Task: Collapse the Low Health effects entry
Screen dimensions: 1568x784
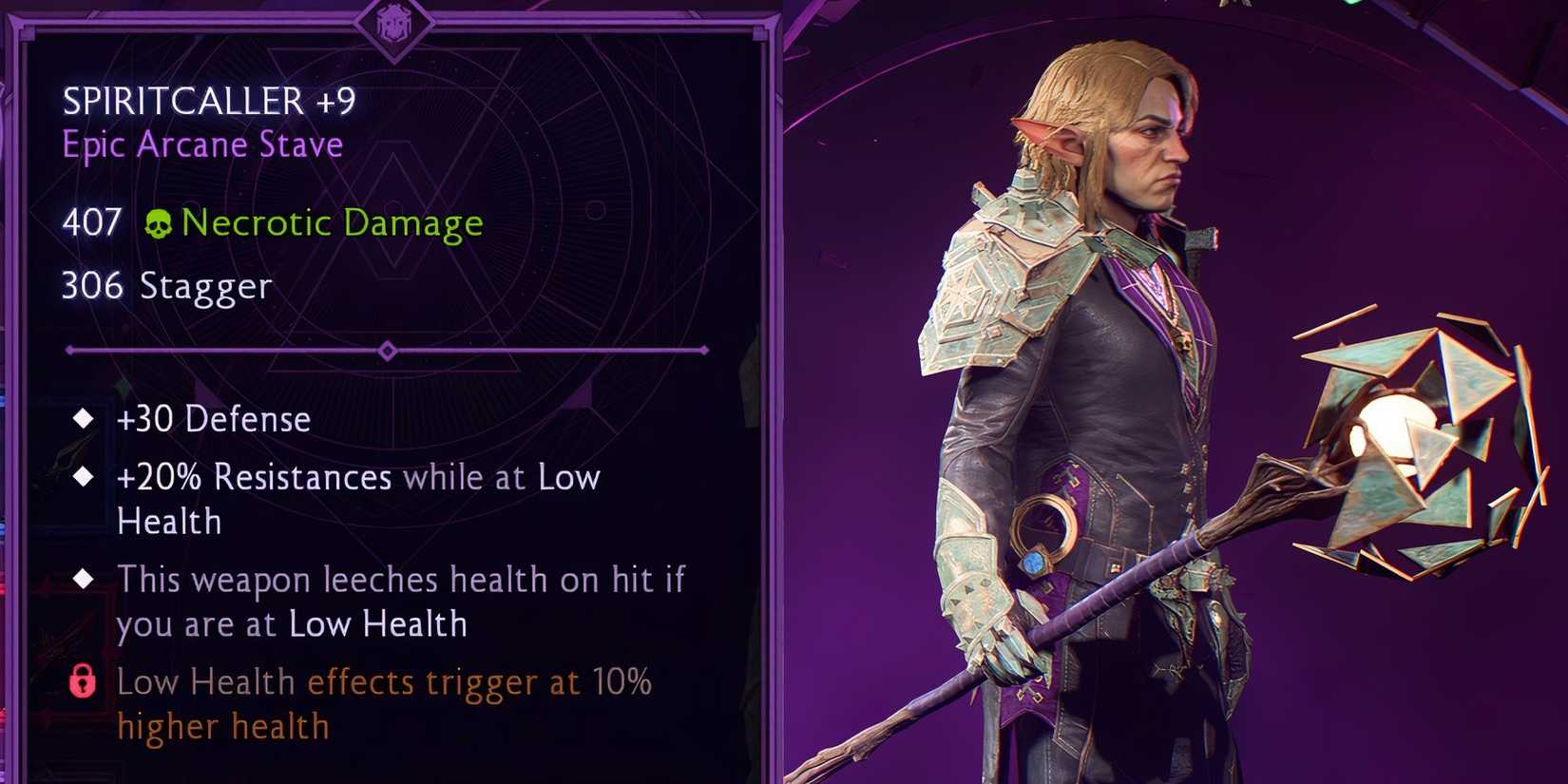Action: (x=380, y=703)
